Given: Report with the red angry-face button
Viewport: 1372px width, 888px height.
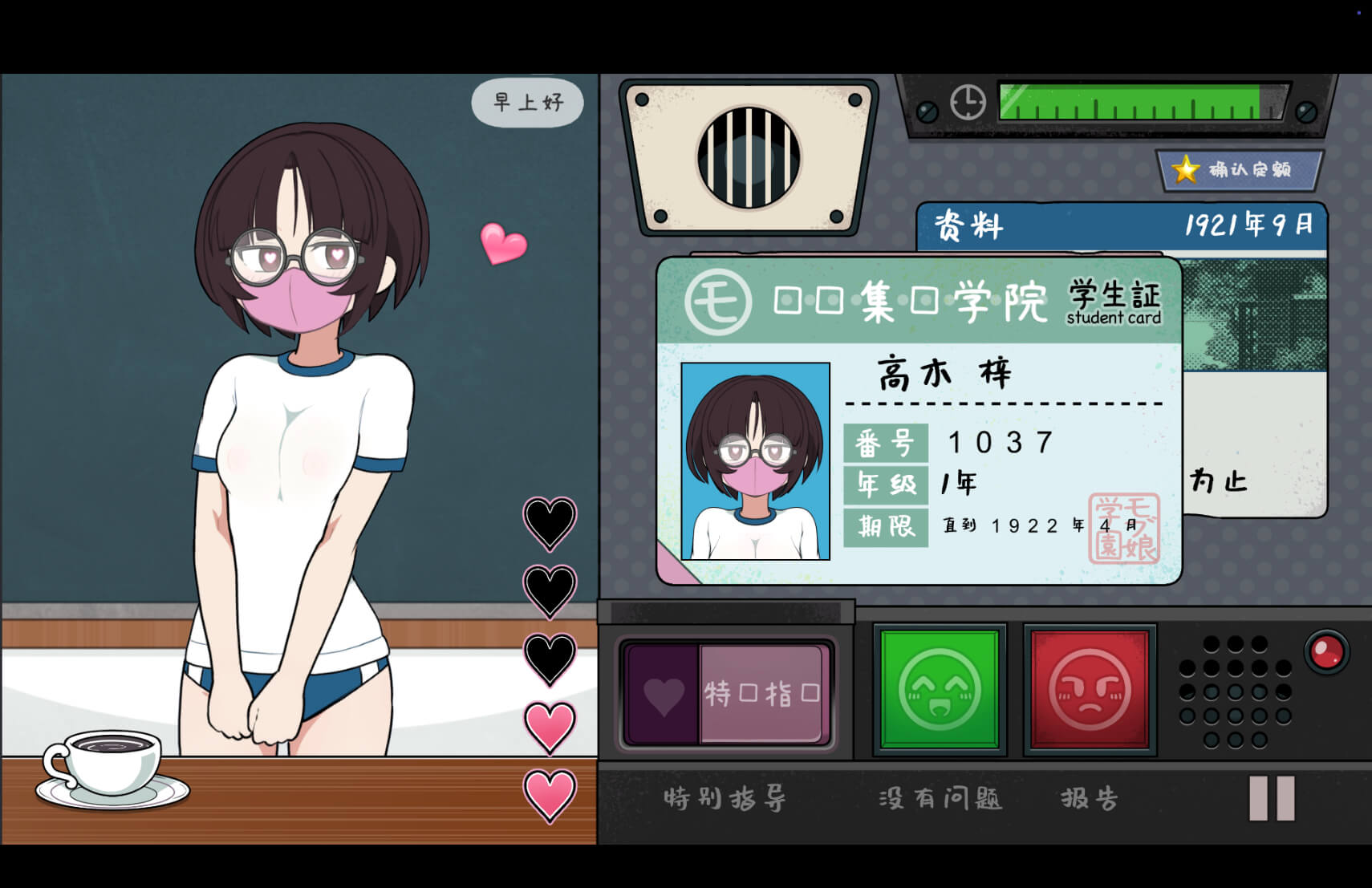Looking at the screenshot, I should [x=1090, y=689].
